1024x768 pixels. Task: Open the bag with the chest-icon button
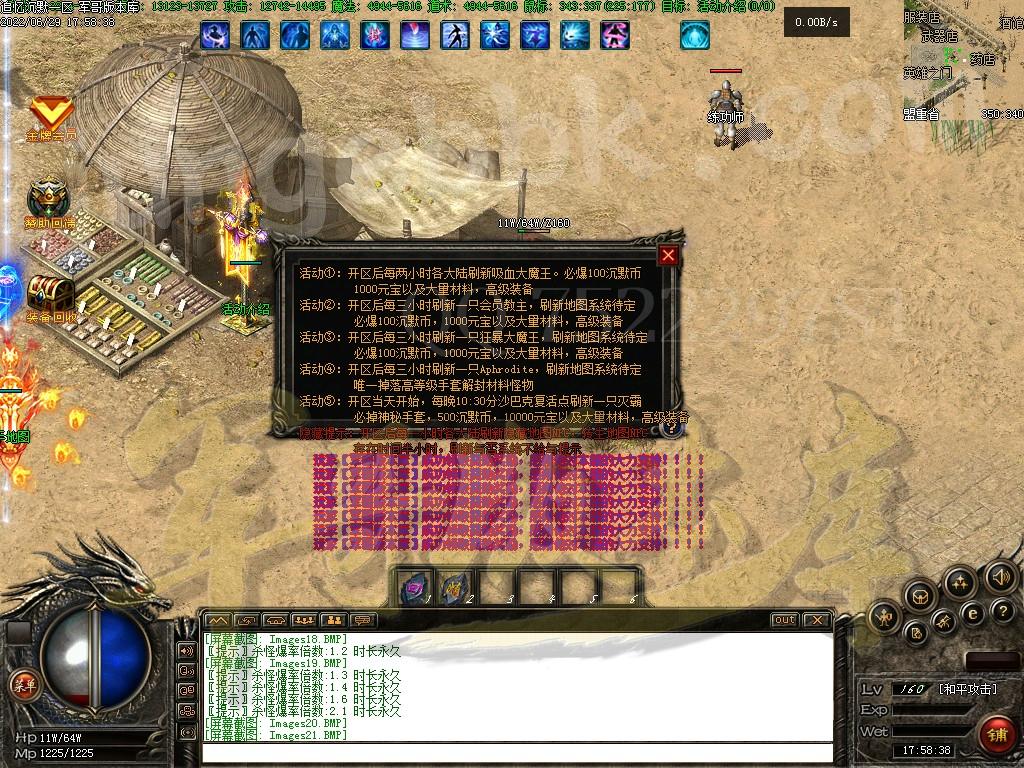919,597
